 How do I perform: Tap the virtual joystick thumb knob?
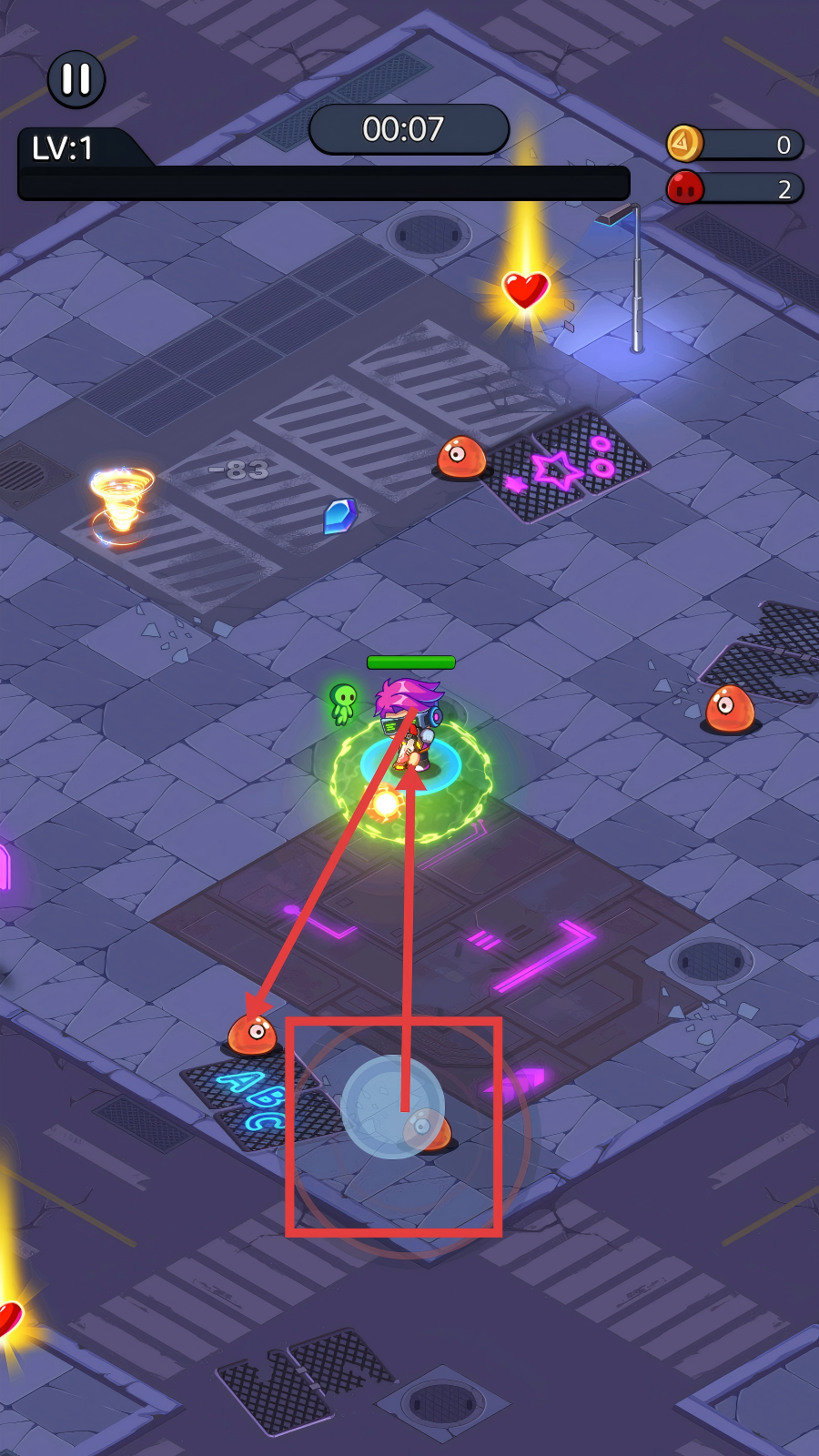(392, 1107)
